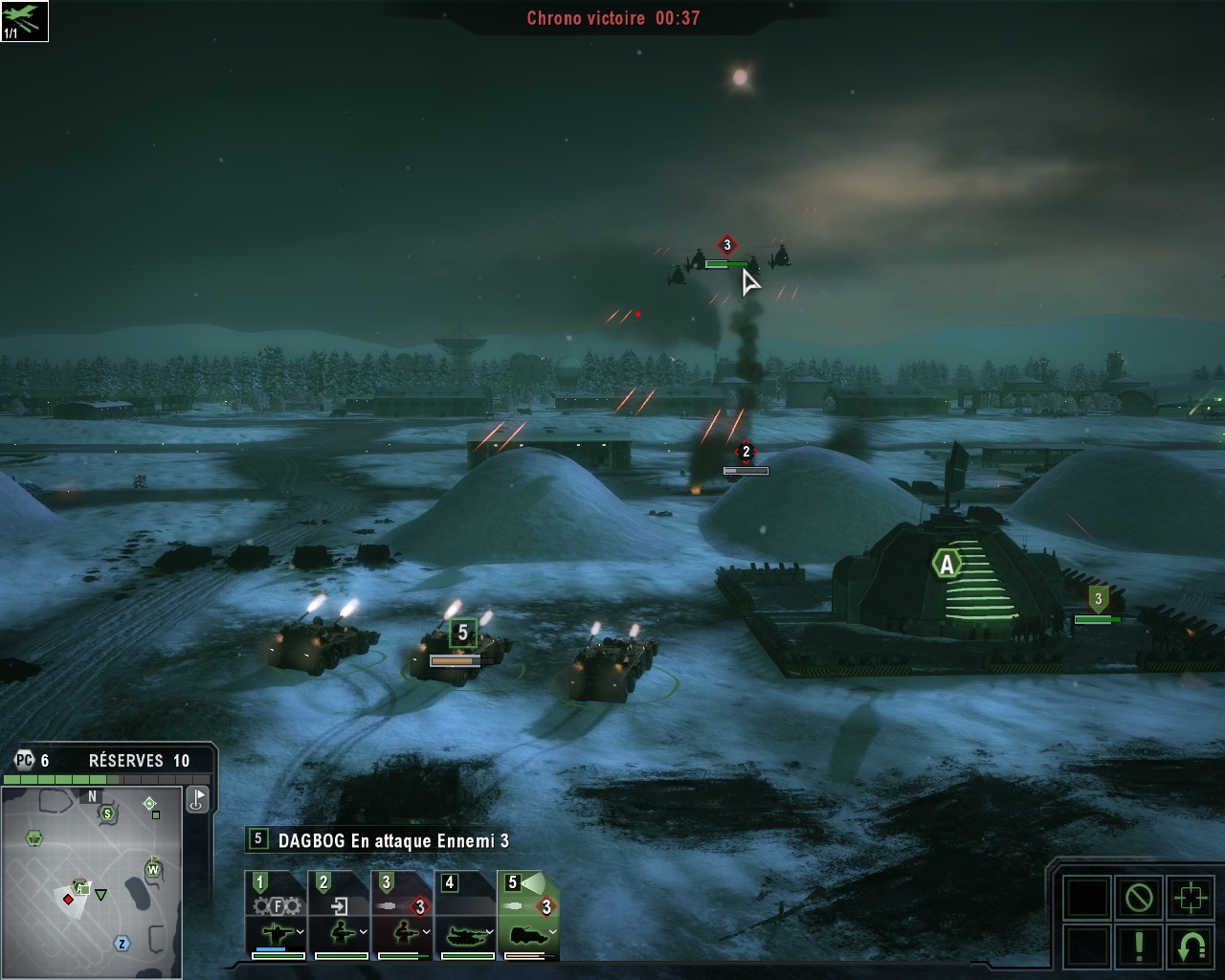Select the unit marker labelled 5
Viewport: 1225px width, 980px height.
tap(463, 633)
